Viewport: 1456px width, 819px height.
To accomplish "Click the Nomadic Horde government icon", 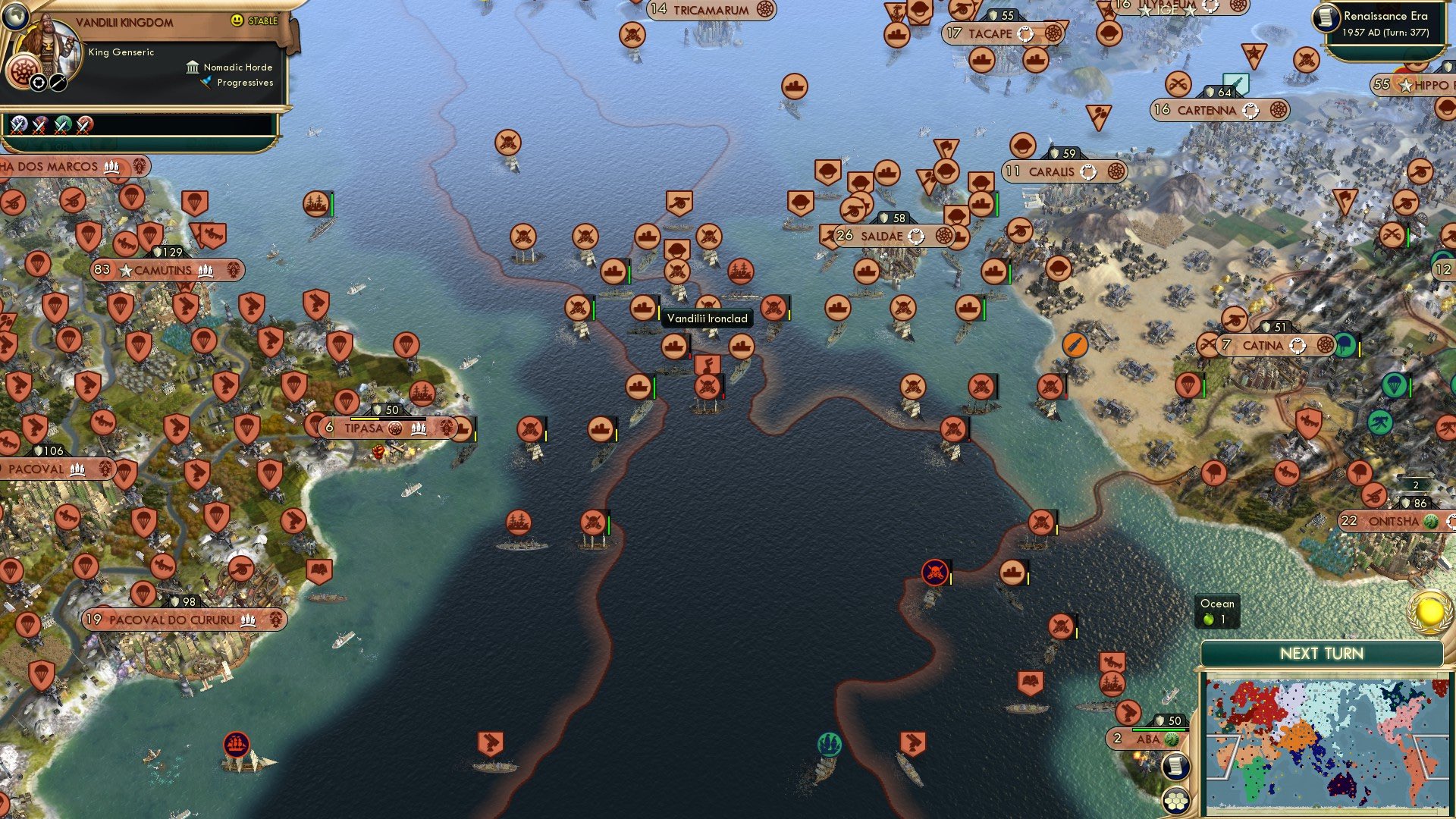I will 192,67.
